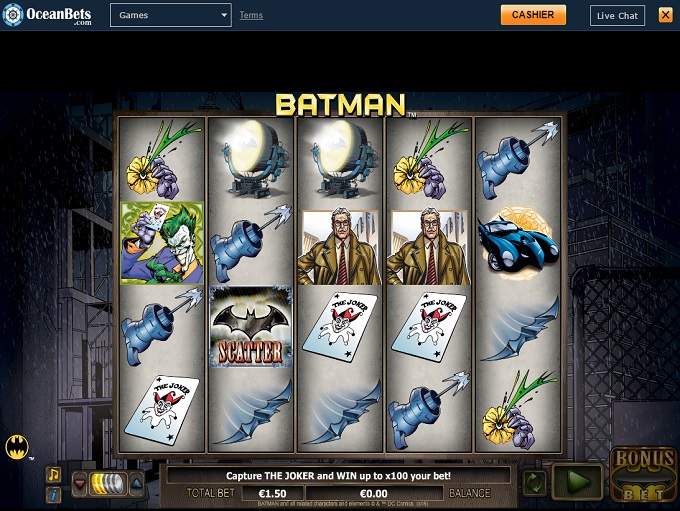Increase the bet with the blue arrow

click(x=136, y=484)
